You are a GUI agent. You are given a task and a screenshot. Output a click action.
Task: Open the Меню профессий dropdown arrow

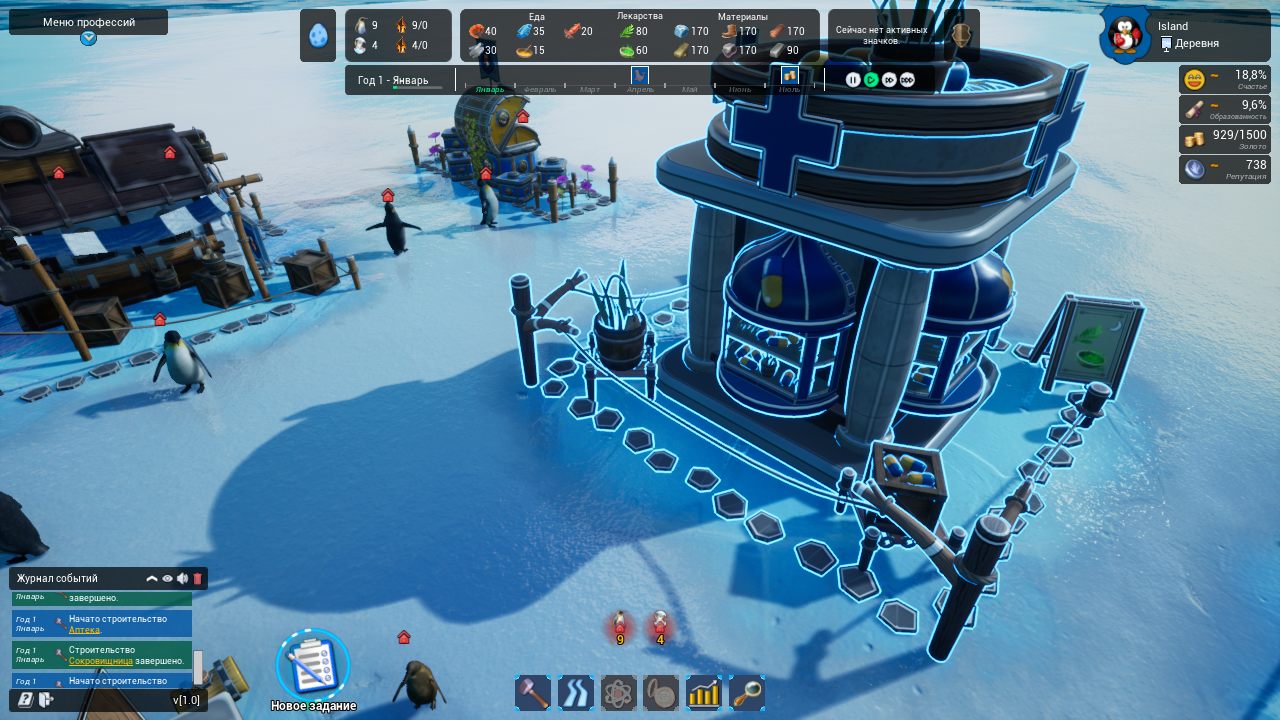89,38
